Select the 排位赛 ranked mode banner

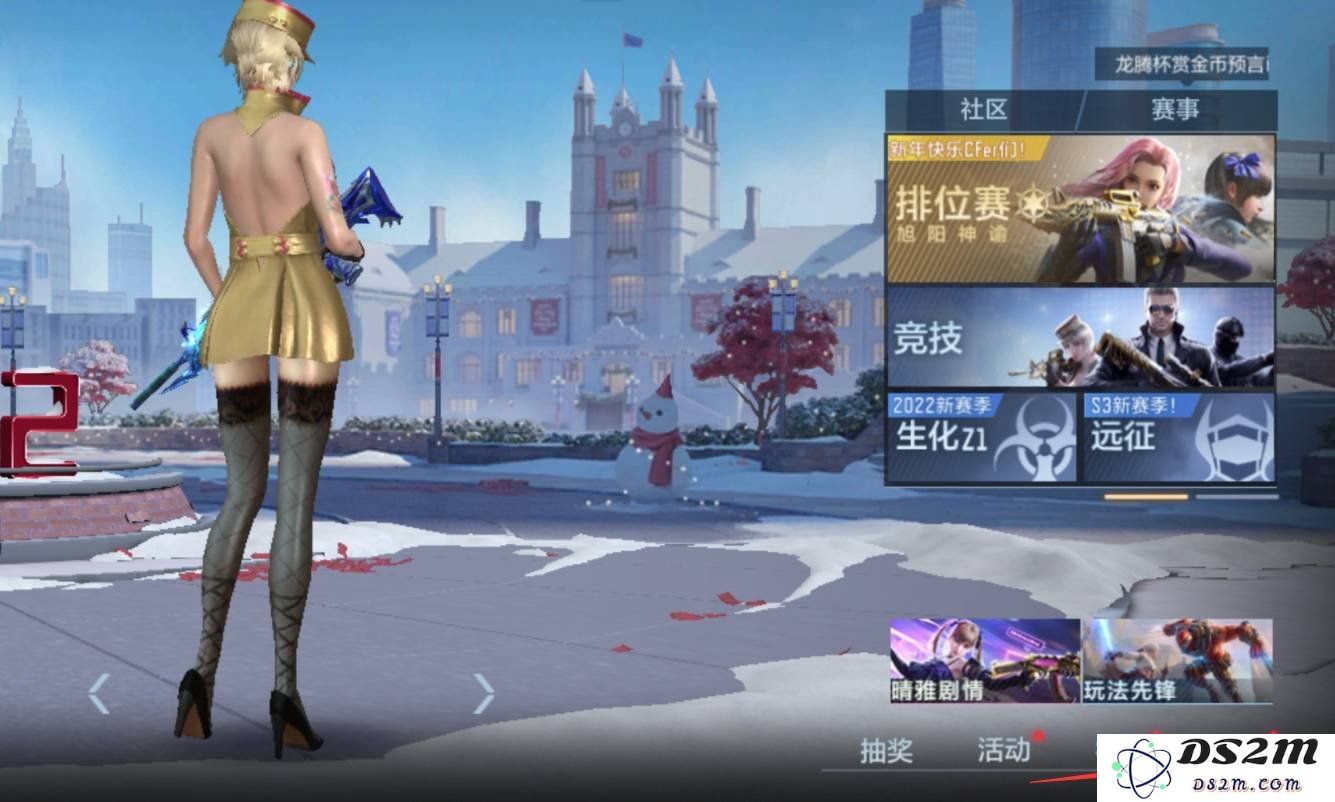(x=1080, y=209)
